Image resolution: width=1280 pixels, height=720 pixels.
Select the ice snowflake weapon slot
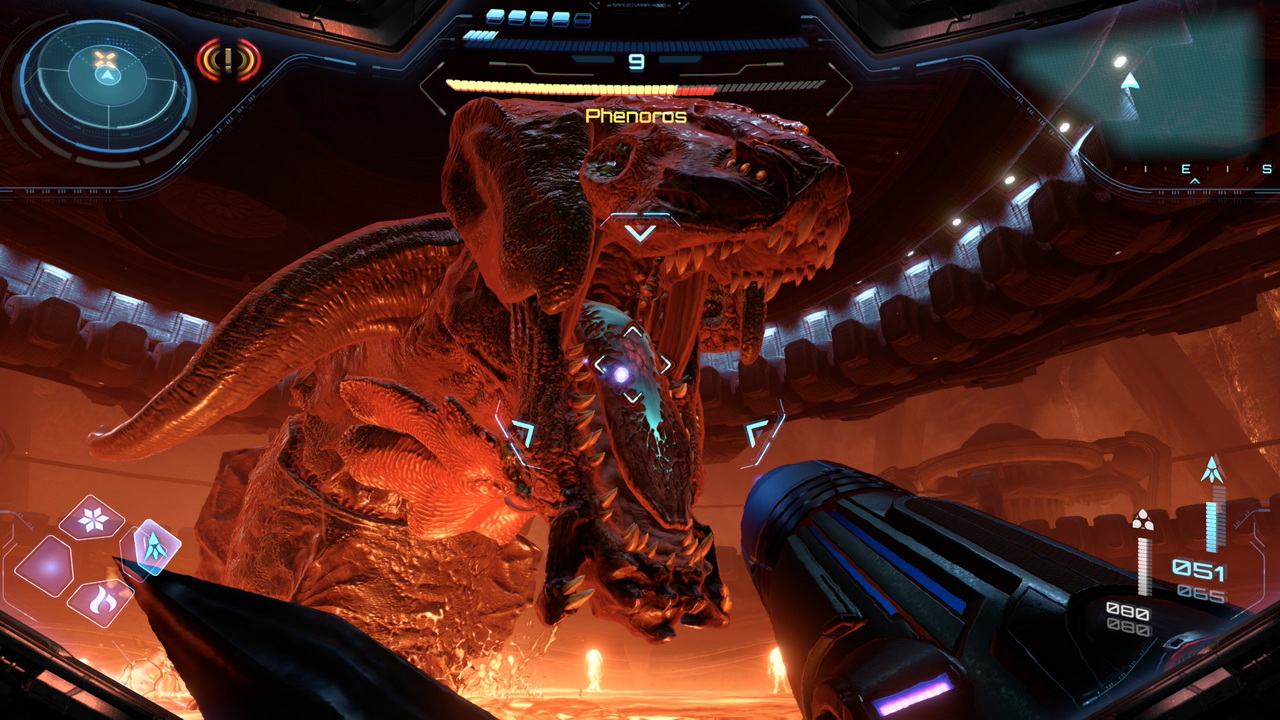tap(92, 518)
